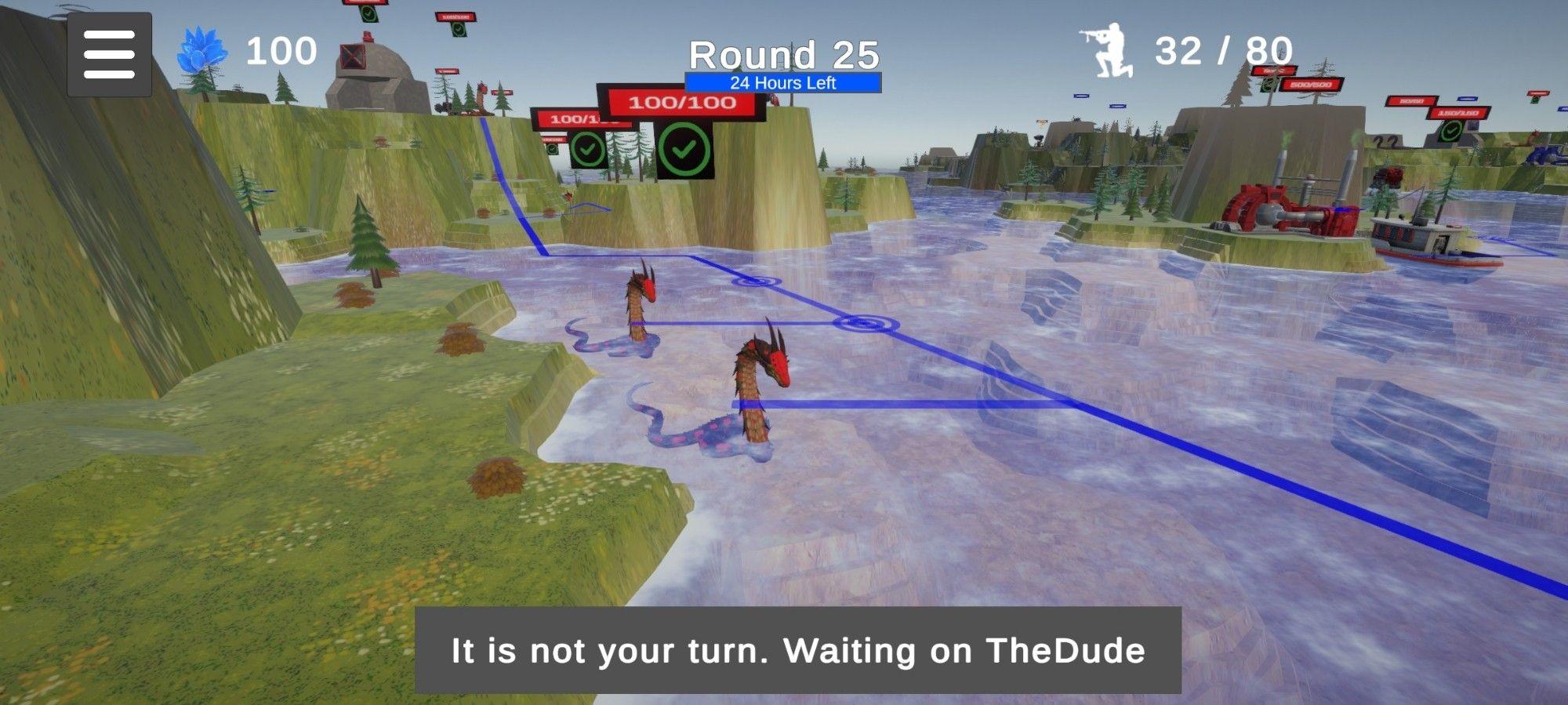This screenshot has height=705, width=1568.
Task: Toggle the green checkmark near the 150/150 tower
Action: click(x=1449, y=132)
